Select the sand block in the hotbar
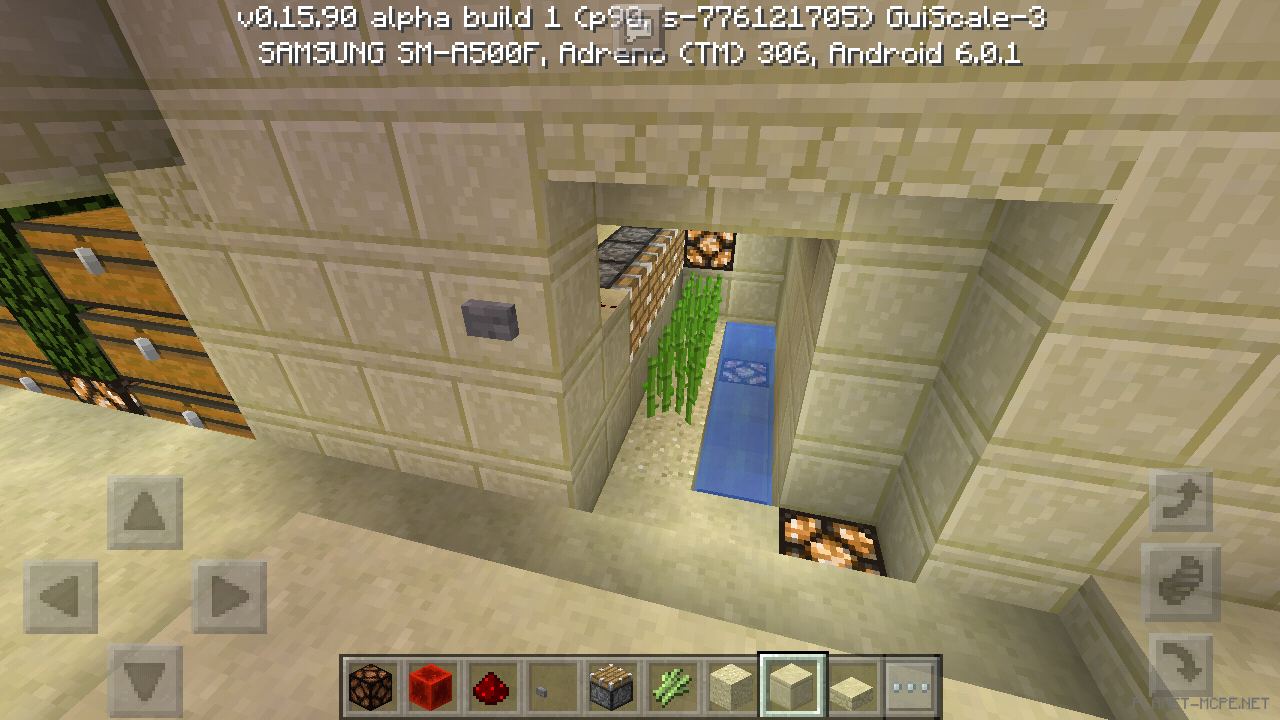The image size is (1280, 720). (x=731, y=685)
